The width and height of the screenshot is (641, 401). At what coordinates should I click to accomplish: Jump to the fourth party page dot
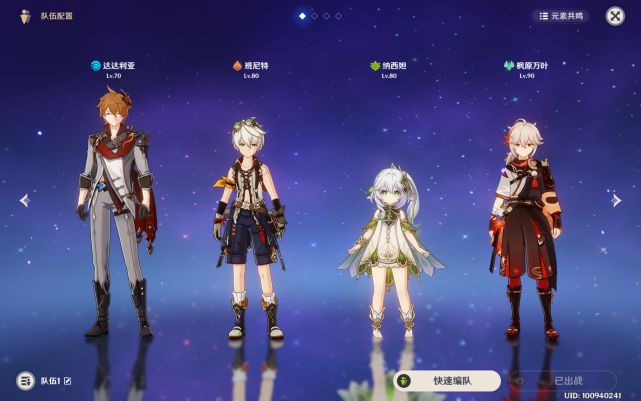click(338, 16)
